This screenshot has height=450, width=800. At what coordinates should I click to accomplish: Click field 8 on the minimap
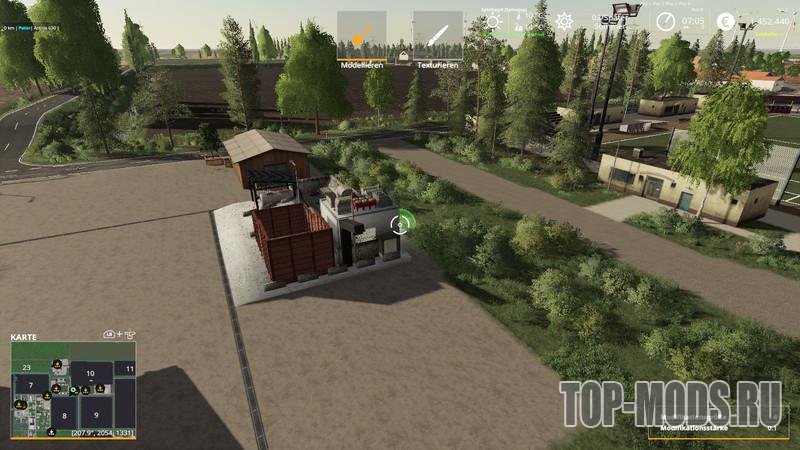point(64,413)
